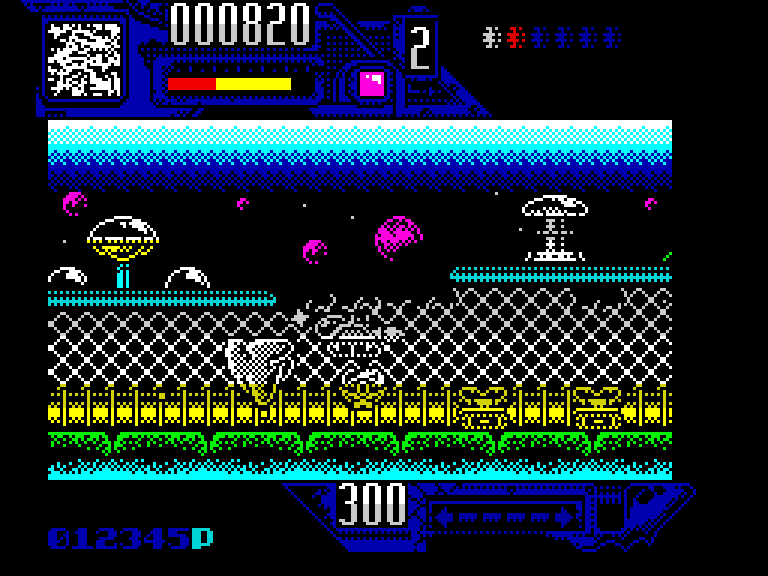Click the white figure icon
This screenshot has width=768, height=576.
tap(490, 38)
